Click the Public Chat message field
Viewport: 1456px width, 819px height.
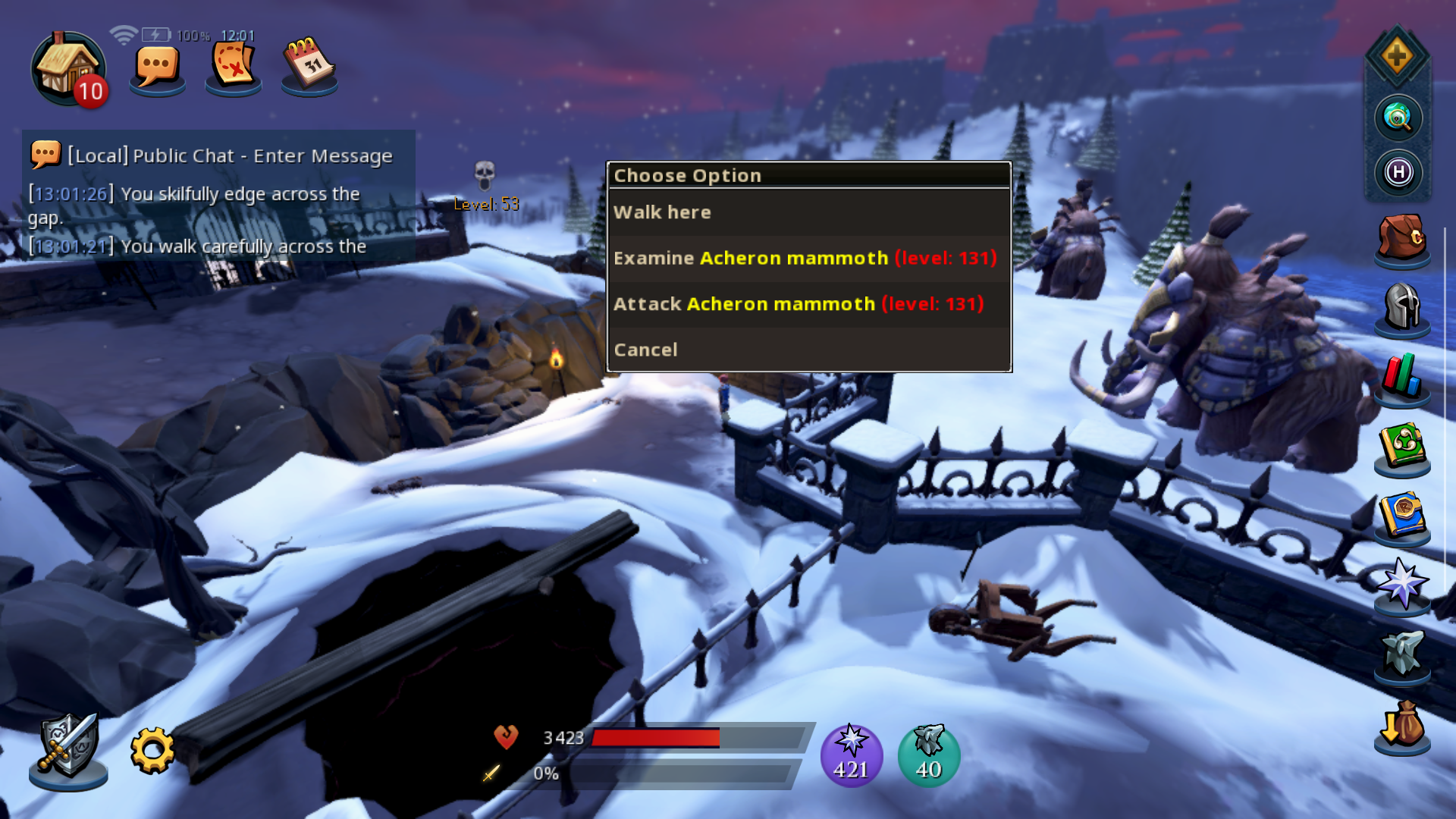227,155
